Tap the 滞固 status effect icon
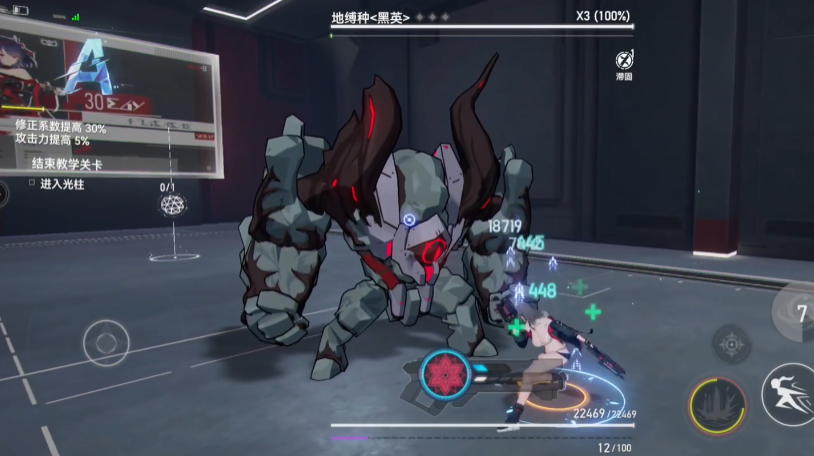The width and height of the screenshot is (814, 456). pos(623,59)
